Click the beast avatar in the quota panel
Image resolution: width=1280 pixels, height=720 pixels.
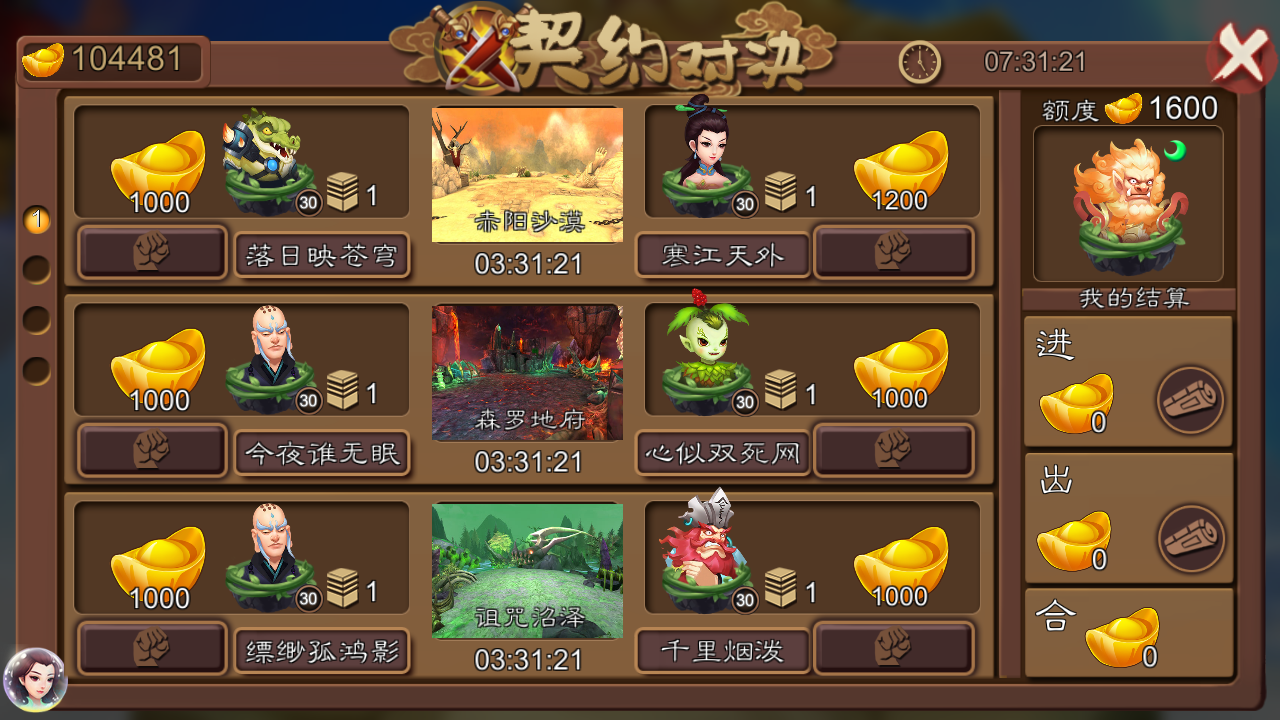pyautogui.click(x=1128, y=200)
